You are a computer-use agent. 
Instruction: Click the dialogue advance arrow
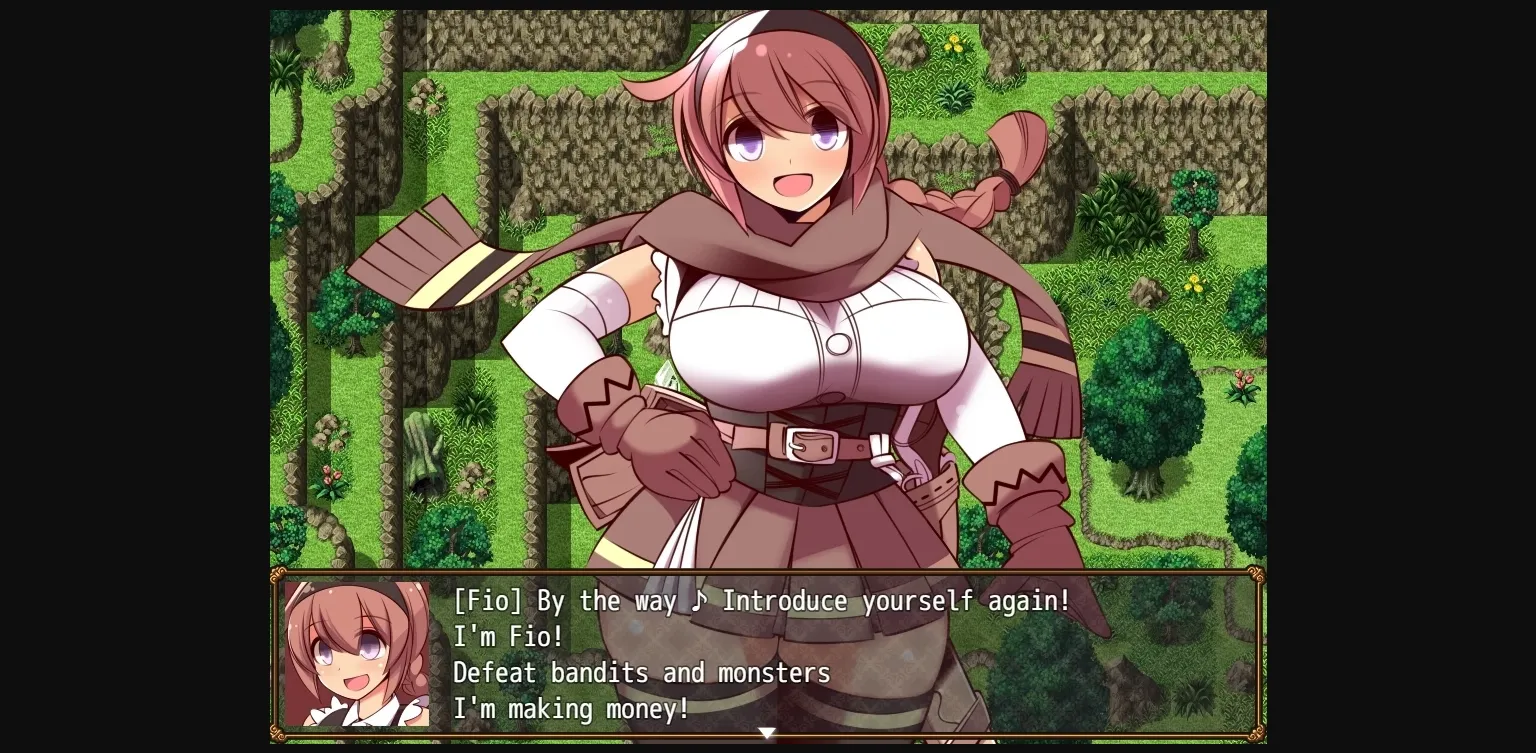[767, 733]
